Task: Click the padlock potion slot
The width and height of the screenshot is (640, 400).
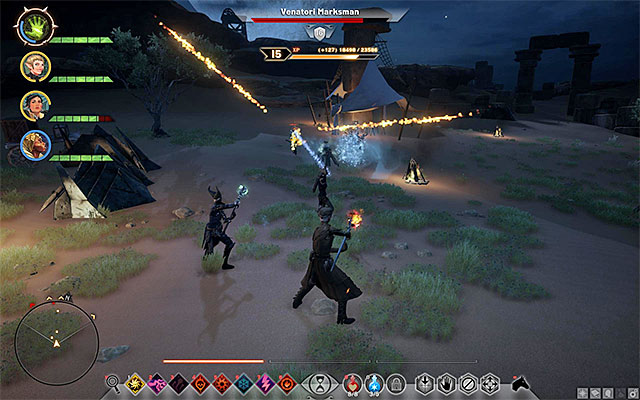Action: tap(396, 382)
